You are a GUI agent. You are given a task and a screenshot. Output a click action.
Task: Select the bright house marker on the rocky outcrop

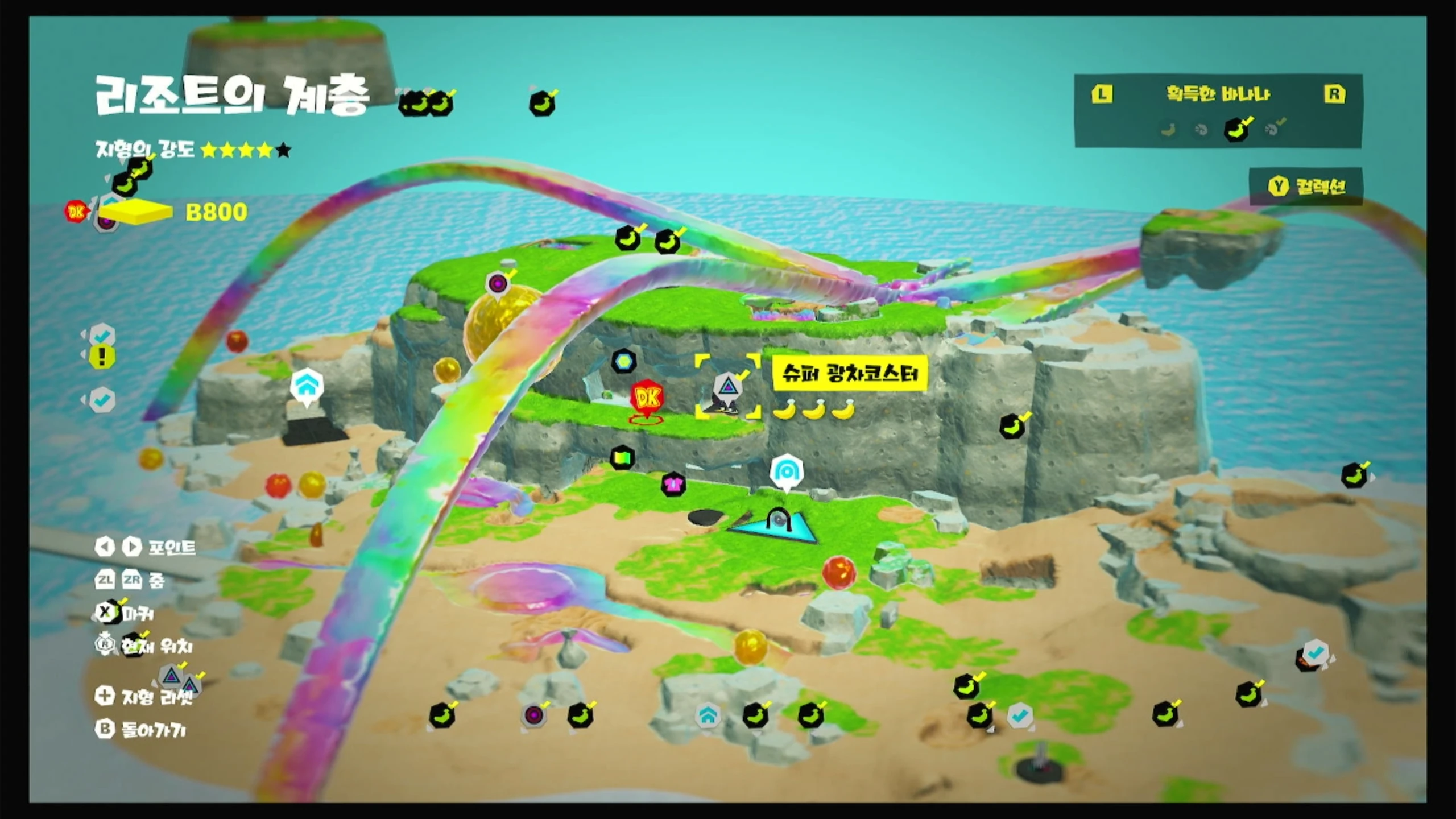[307, 386]
